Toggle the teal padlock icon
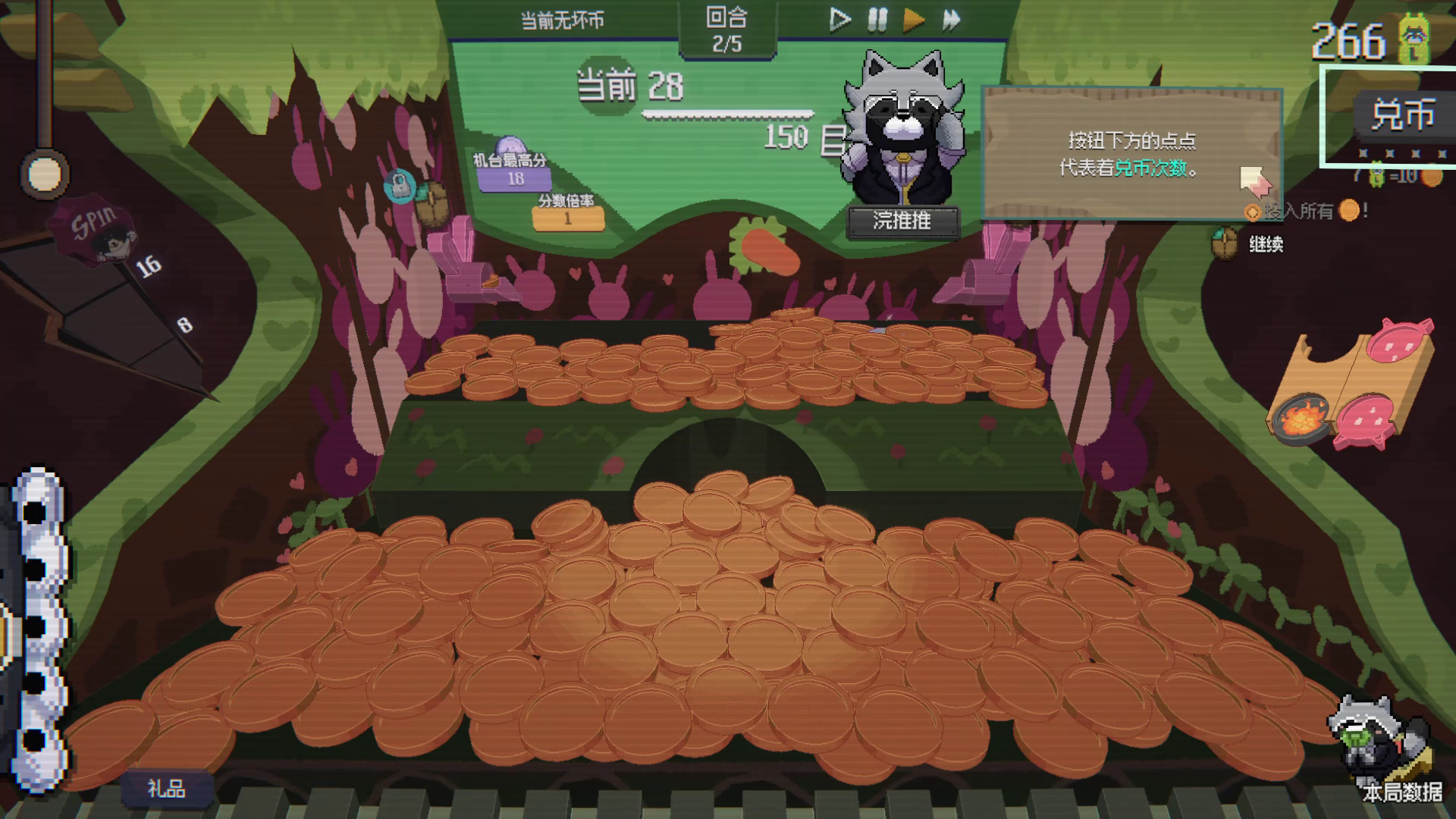1456x819 pixels. [x=399, y=185]
